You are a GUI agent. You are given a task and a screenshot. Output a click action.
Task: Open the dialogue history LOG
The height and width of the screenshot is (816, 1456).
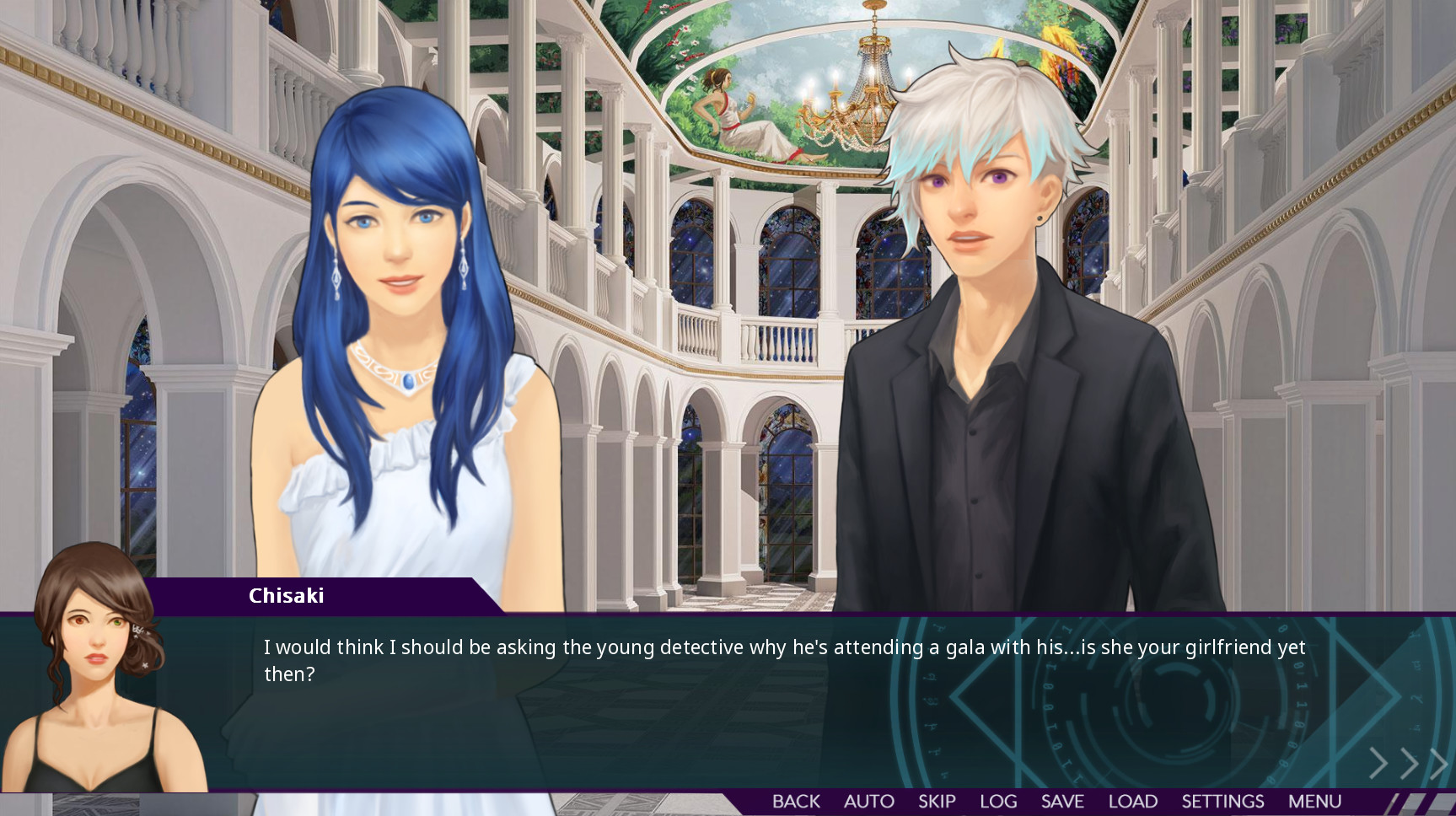point(998,801)
